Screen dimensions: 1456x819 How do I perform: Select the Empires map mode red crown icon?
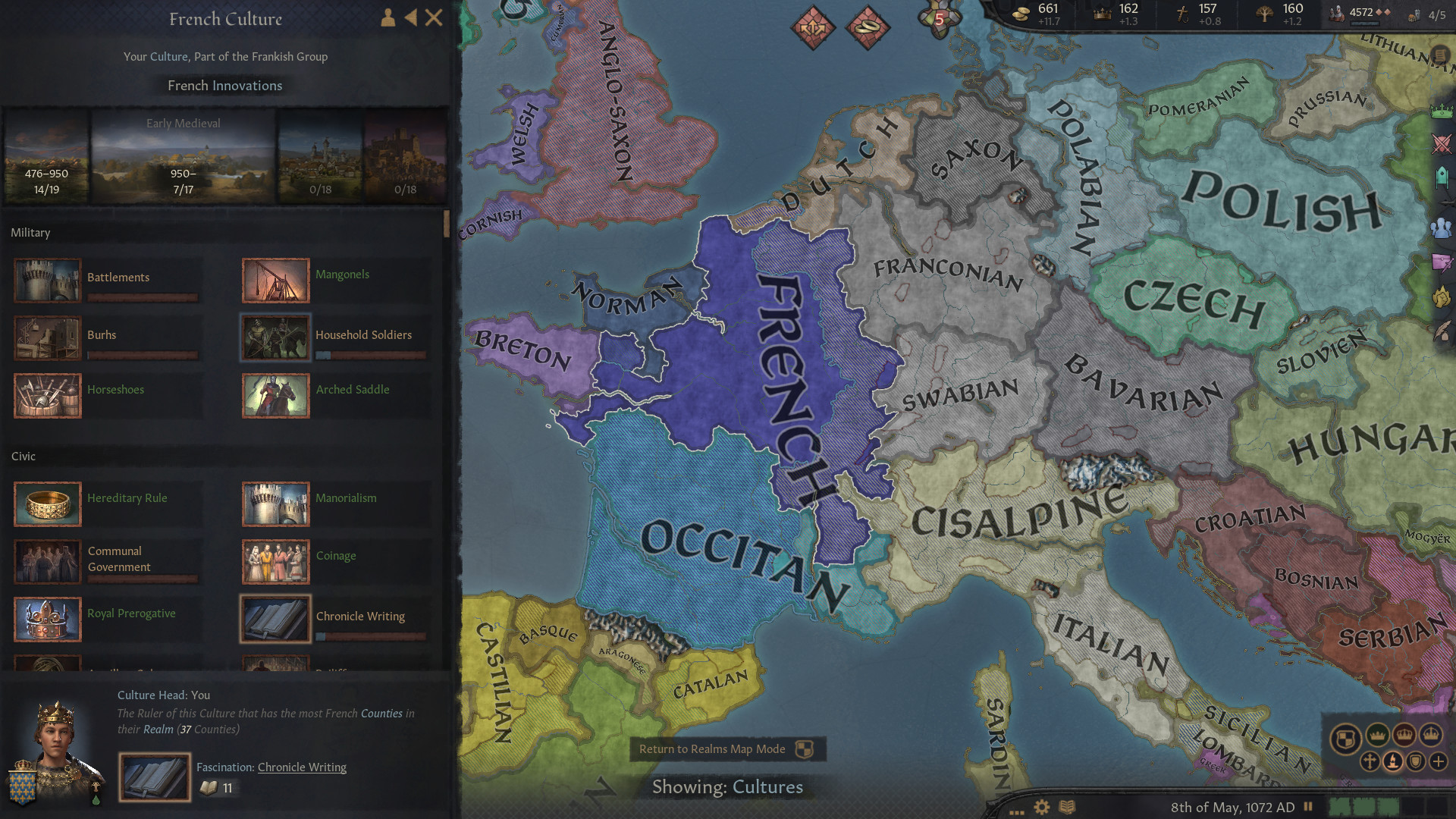(1404, 734)
